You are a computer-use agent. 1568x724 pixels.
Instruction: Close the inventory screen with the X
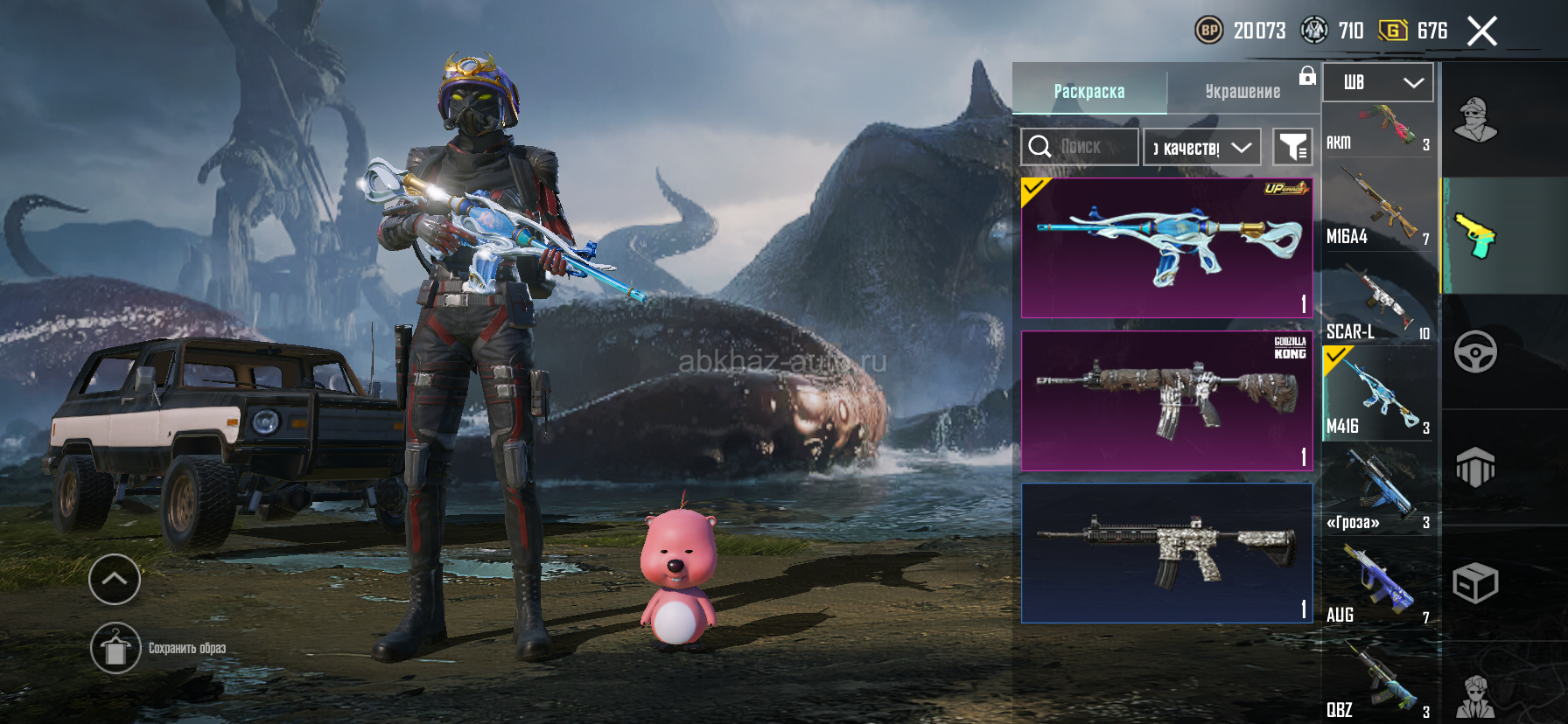click(x=1481, y=31)
